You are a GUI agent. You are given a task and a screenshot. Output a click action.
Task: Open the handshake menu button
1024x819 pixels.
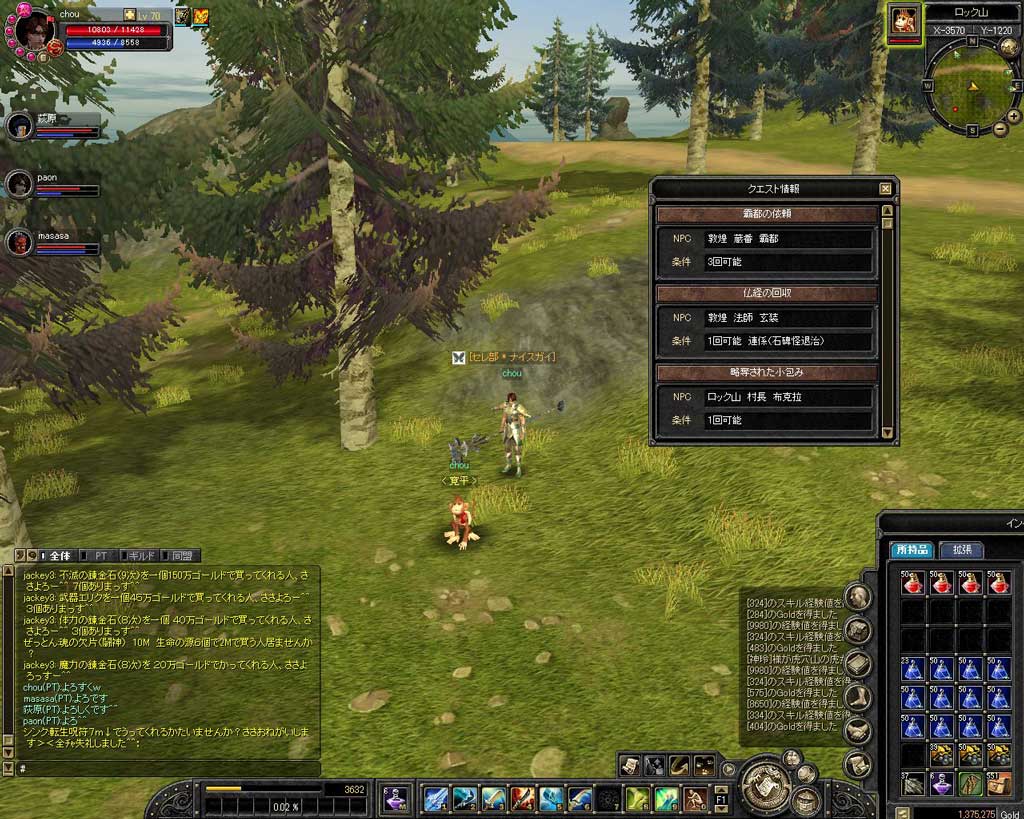click(857, 731)
